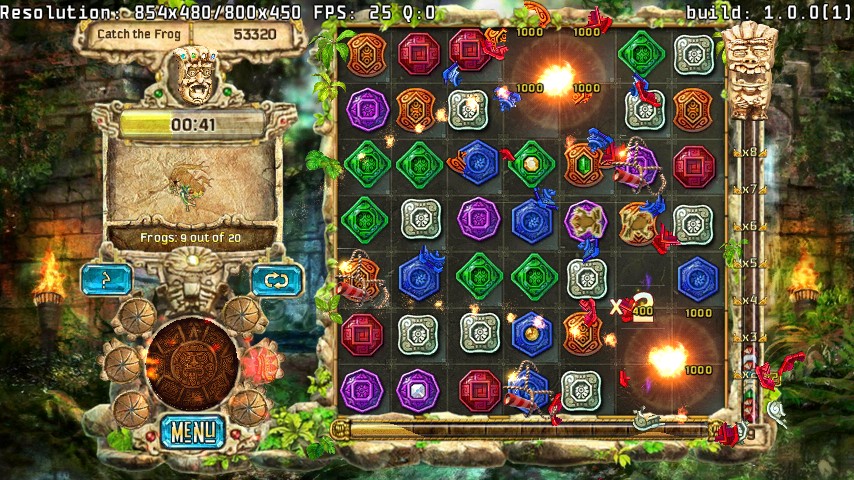This screenshot has width=854, height=480.
Task: Use the glowing red power-up disc
Action: pos(262,361)
